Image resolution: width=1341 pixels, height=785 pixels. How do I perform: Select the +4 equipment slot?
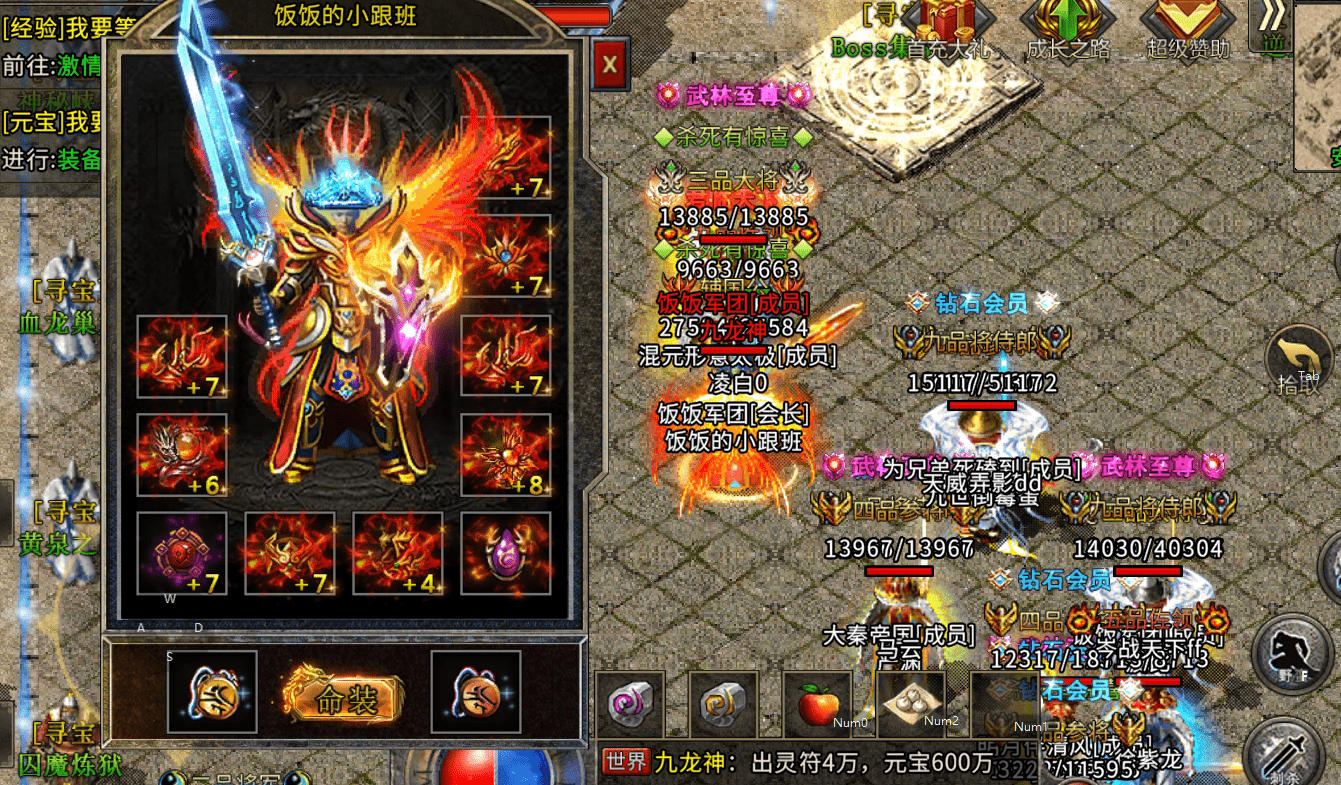click(398, 553)
